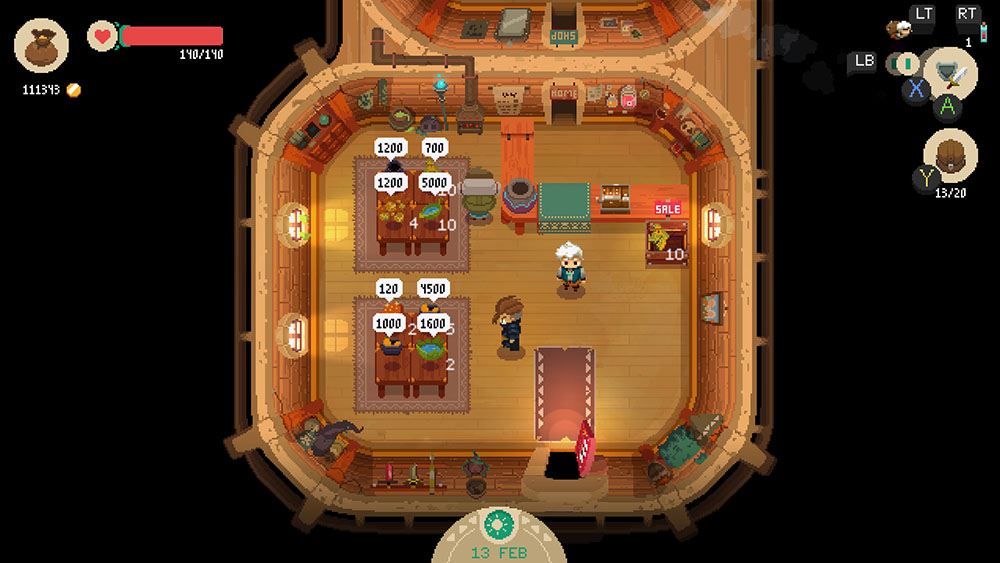This screenshot has height=563, width=1000.
Task: Open the coin bag icon
Action: (41, 46)
